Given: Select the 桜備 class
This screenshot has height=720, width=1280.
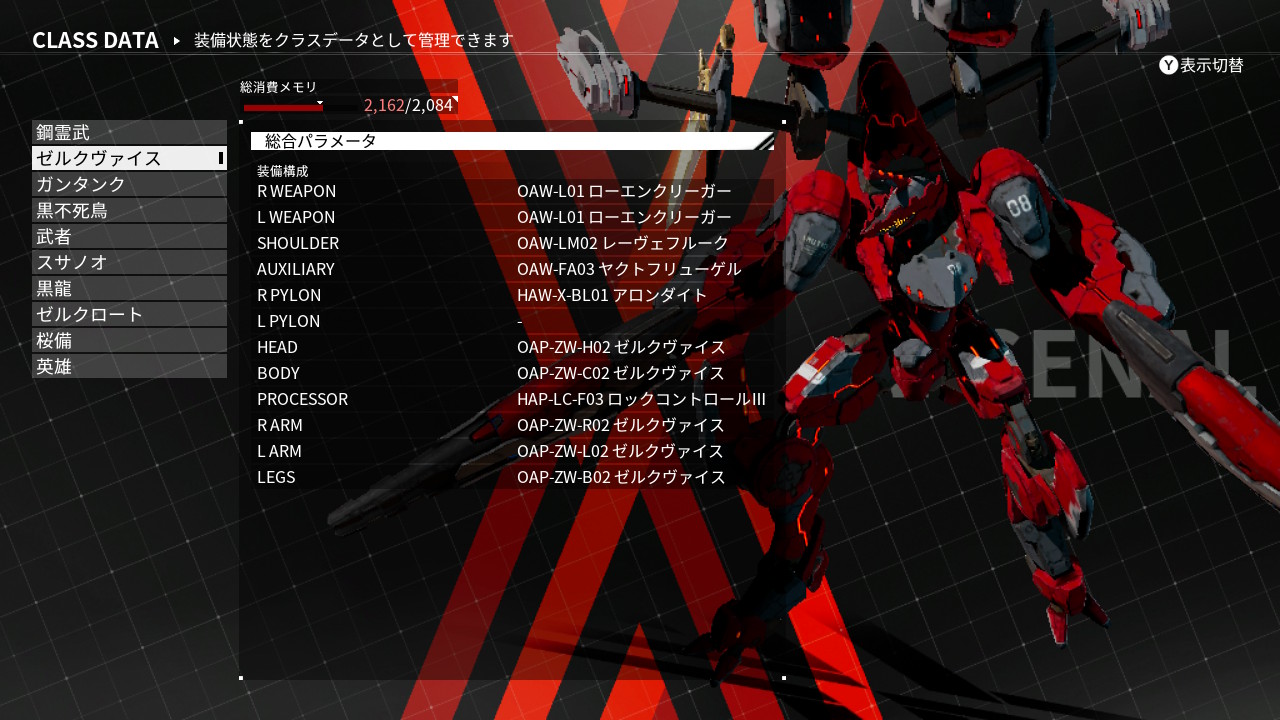Looking at the screenshot, I should (129, 339).
